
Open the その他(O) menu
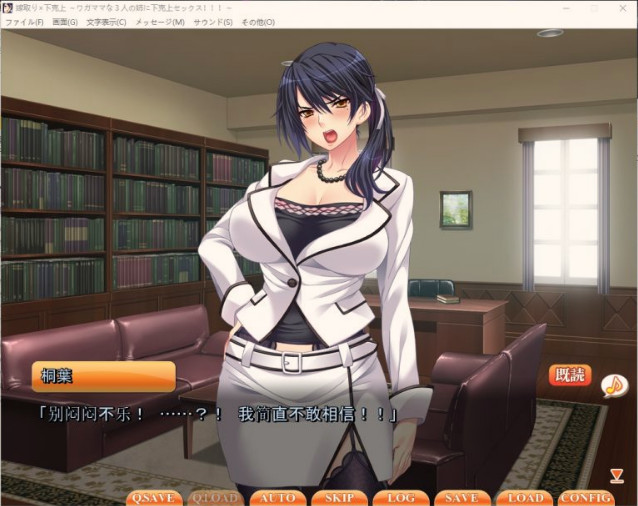tap(257, 22)
